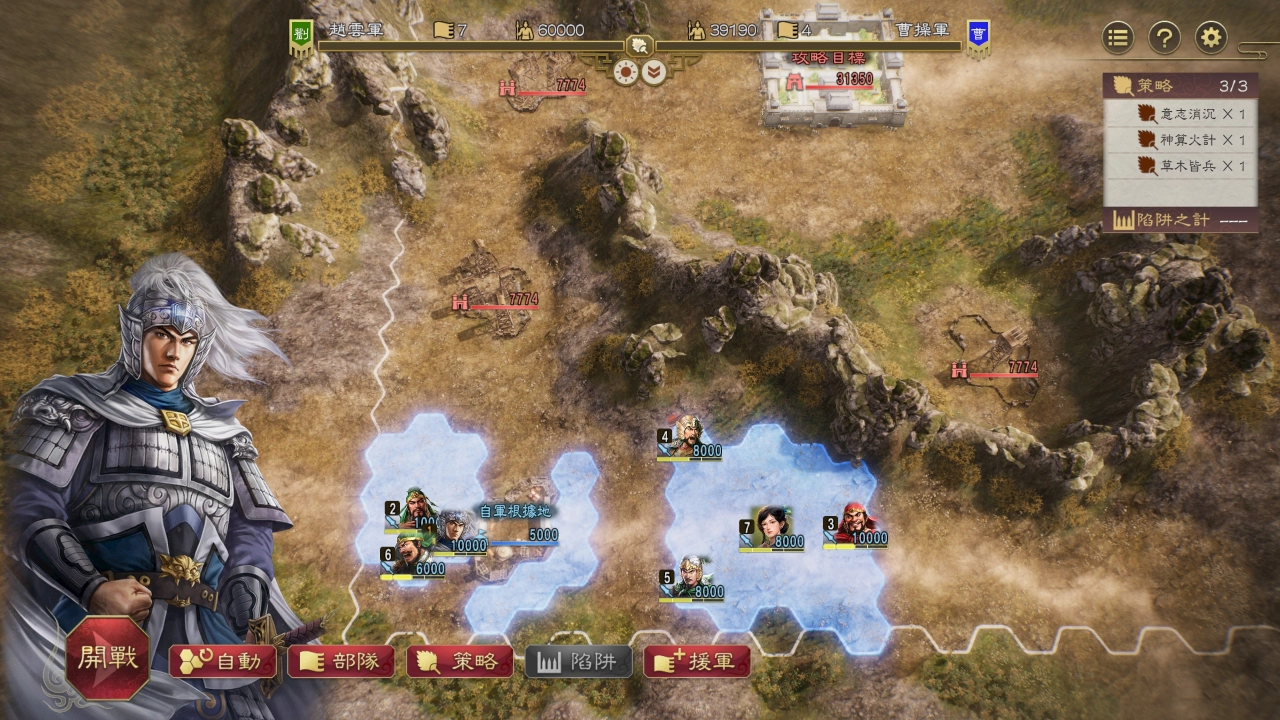This screenshot has width=1280, height=720.
Task: Open settings with the gear icon
Action: click(x=1211, y=38)
